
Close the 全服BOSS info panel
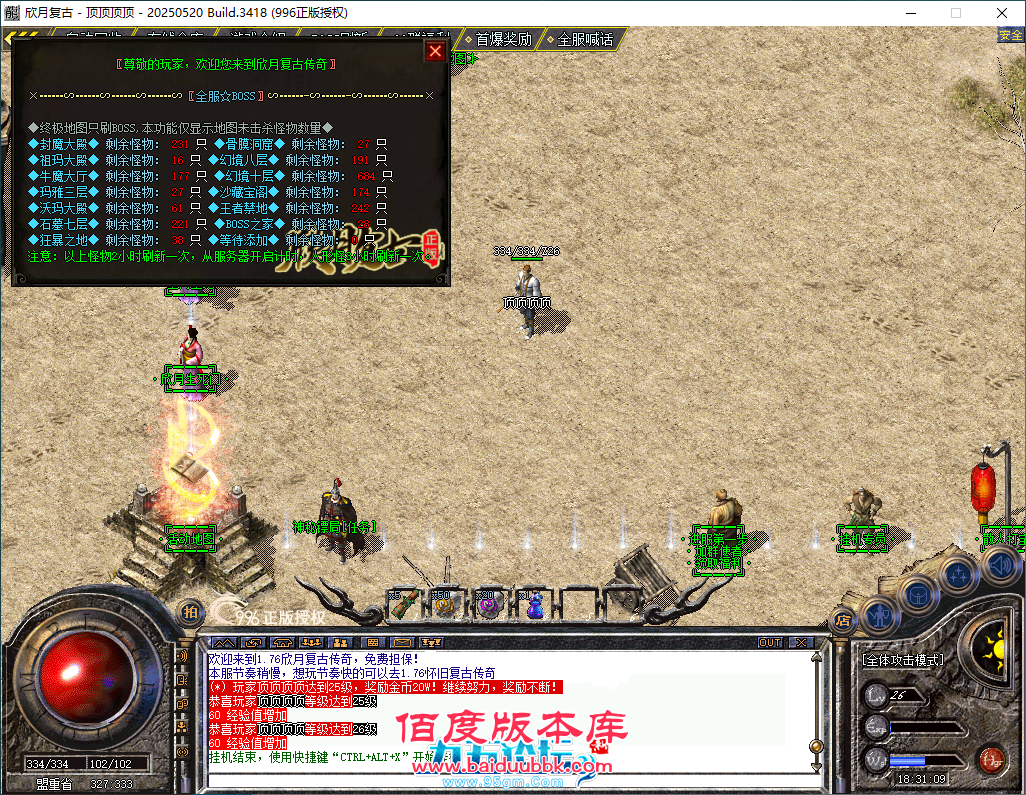435,51
